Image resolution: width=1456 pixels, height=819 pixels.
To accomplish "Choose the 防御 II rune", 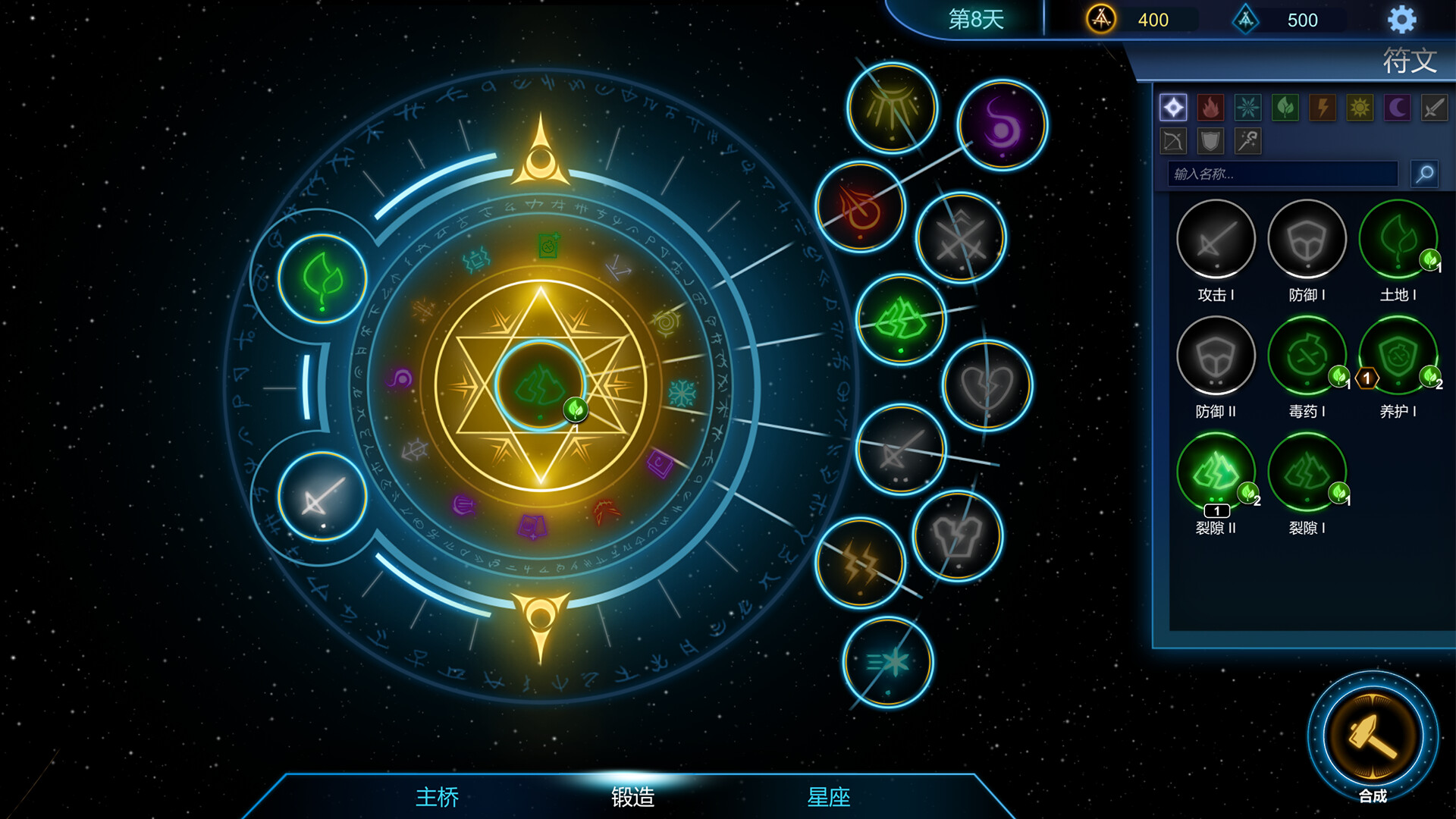I will [1216, 356].
